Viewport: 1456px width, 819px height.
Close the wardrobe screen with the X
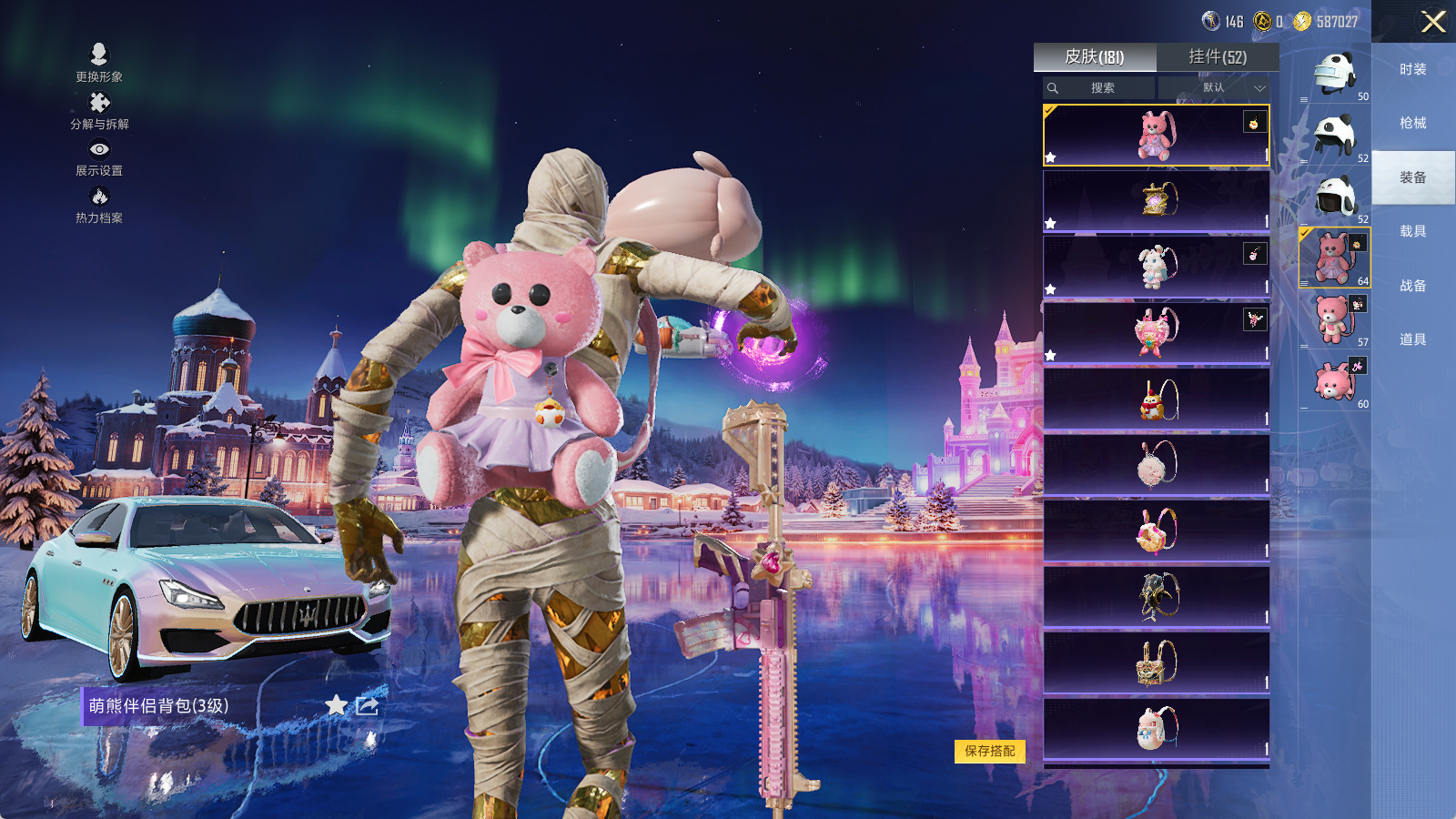coord(1433,22)
